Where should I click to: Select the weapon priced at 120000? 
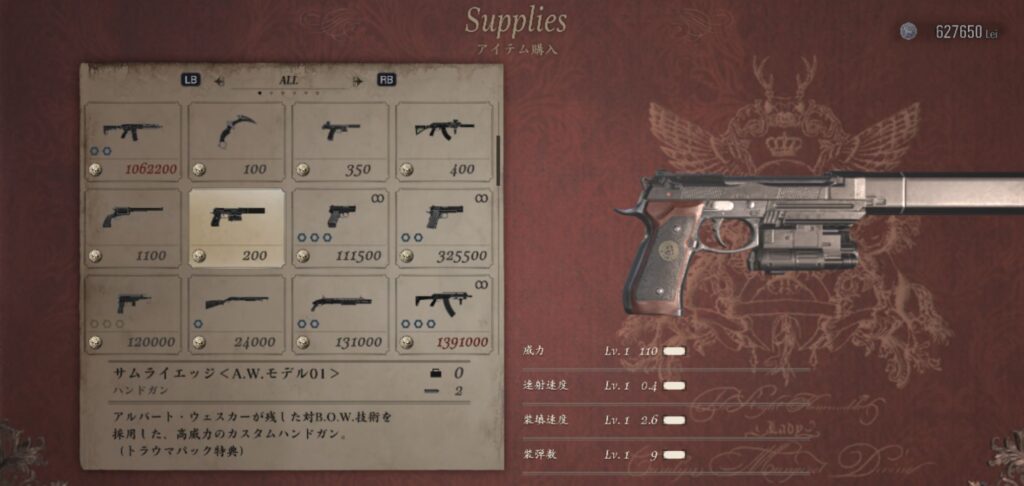click(x=133, y=314)
